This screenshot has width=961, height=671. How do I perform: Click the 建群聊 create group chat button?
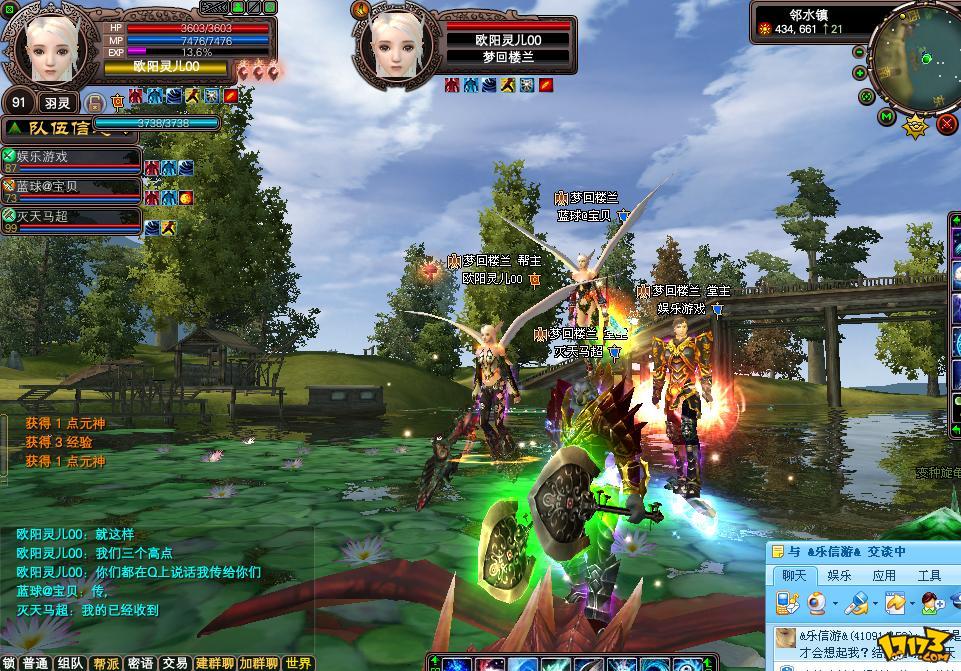click(215, 663)
